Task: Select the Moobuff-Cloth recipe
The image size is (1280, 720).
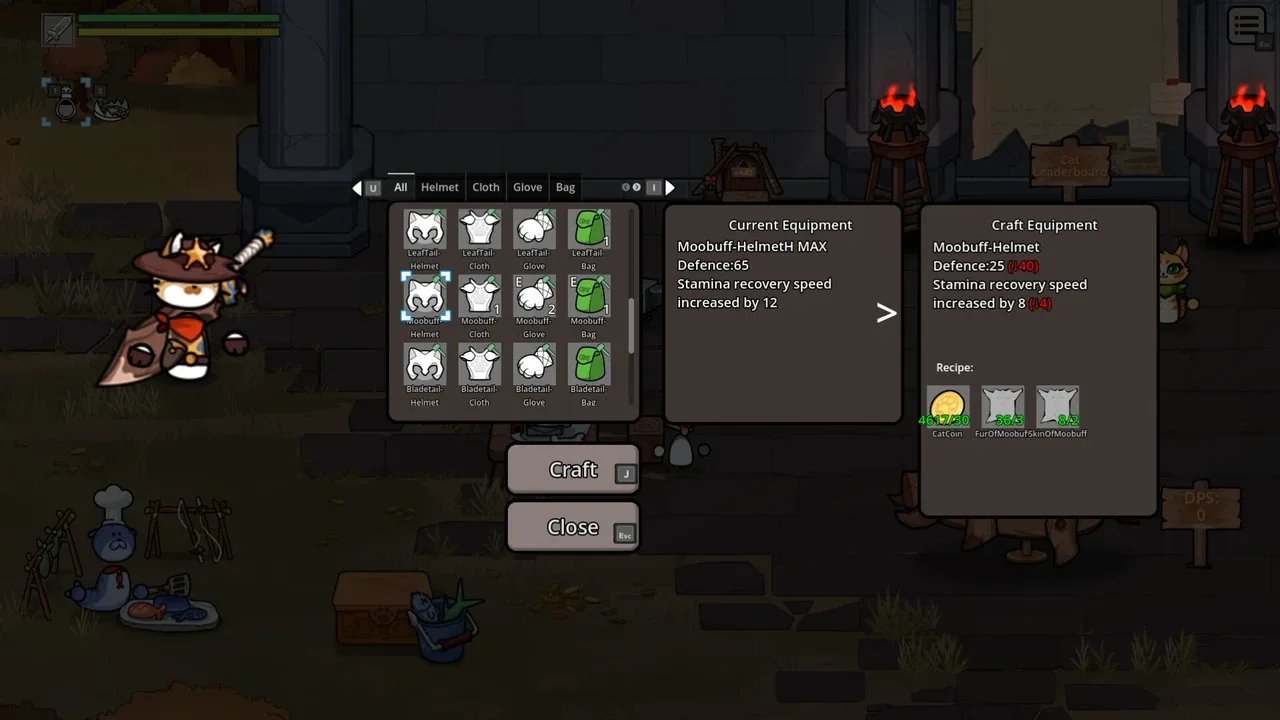Action: tap(480, 297)
